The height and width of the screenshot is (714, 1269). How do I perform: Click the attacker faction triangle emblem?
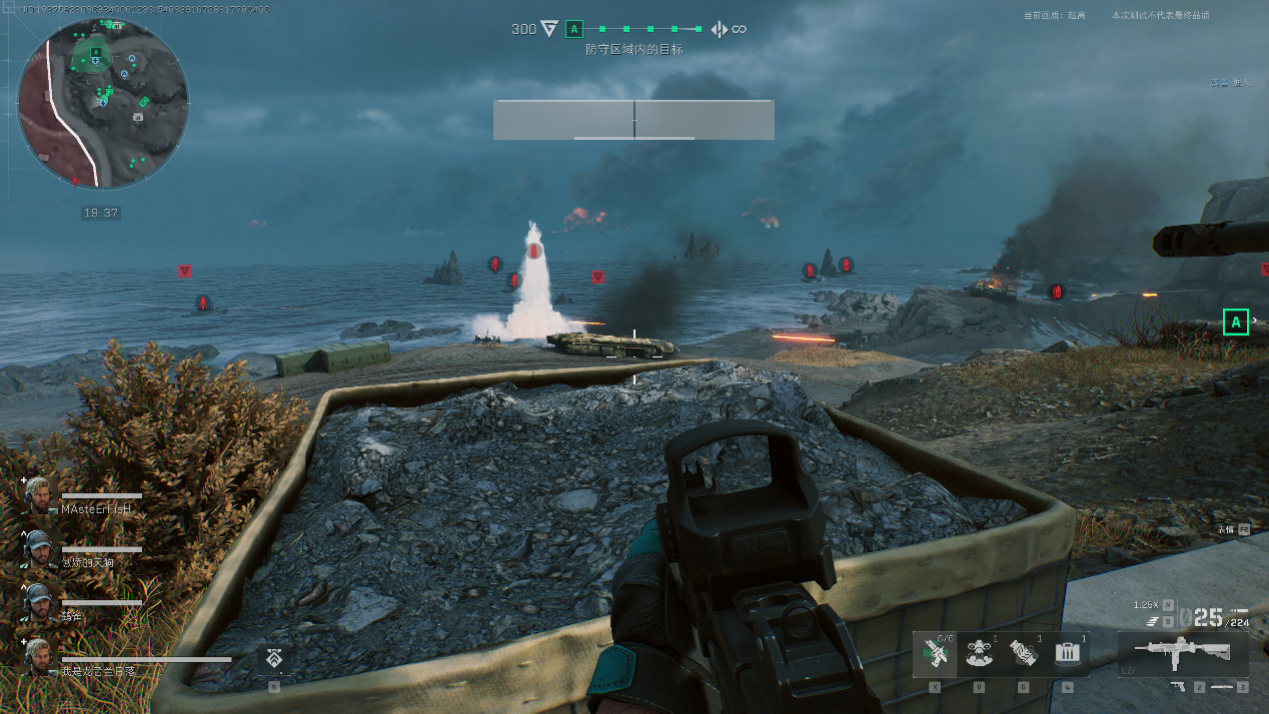[x=549, y=29]
